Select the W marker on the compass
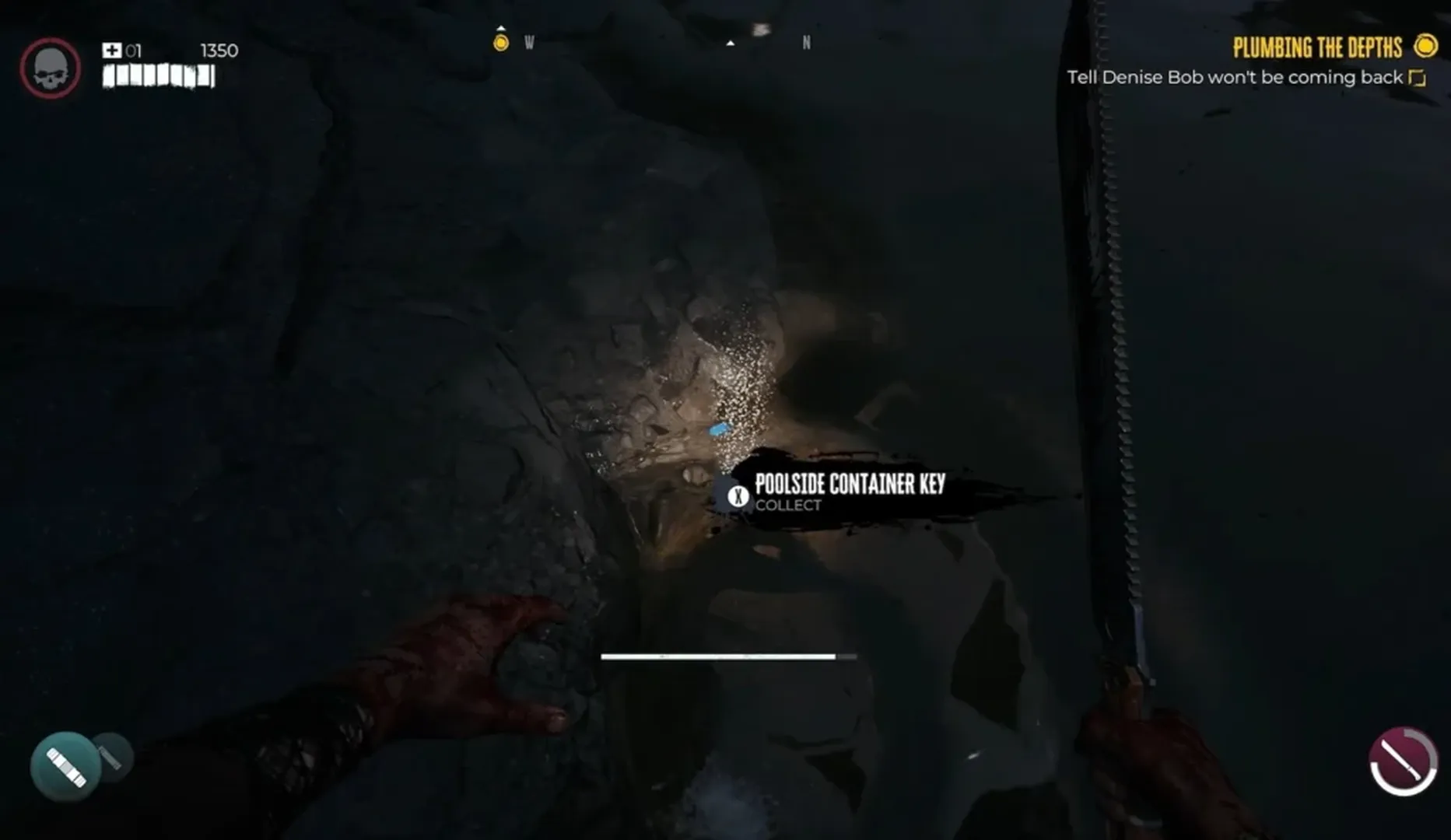 coord(527,44)
